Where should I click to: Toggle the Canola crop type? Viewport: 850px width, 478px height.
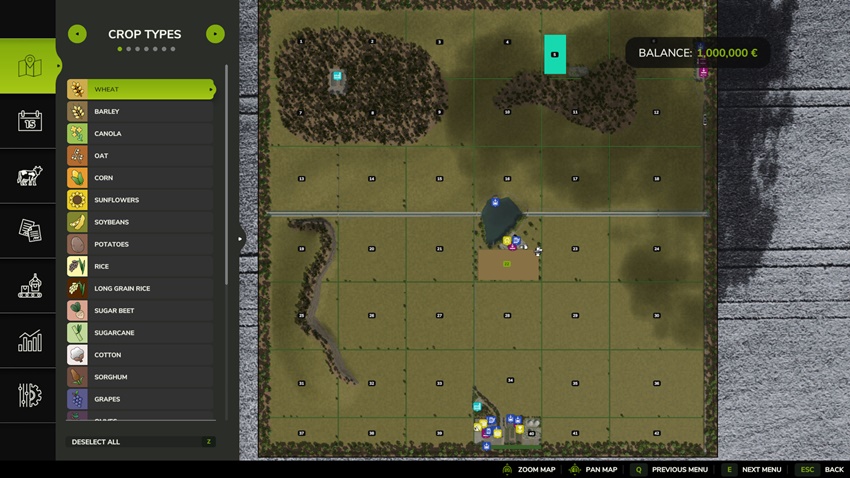(140, 134)
